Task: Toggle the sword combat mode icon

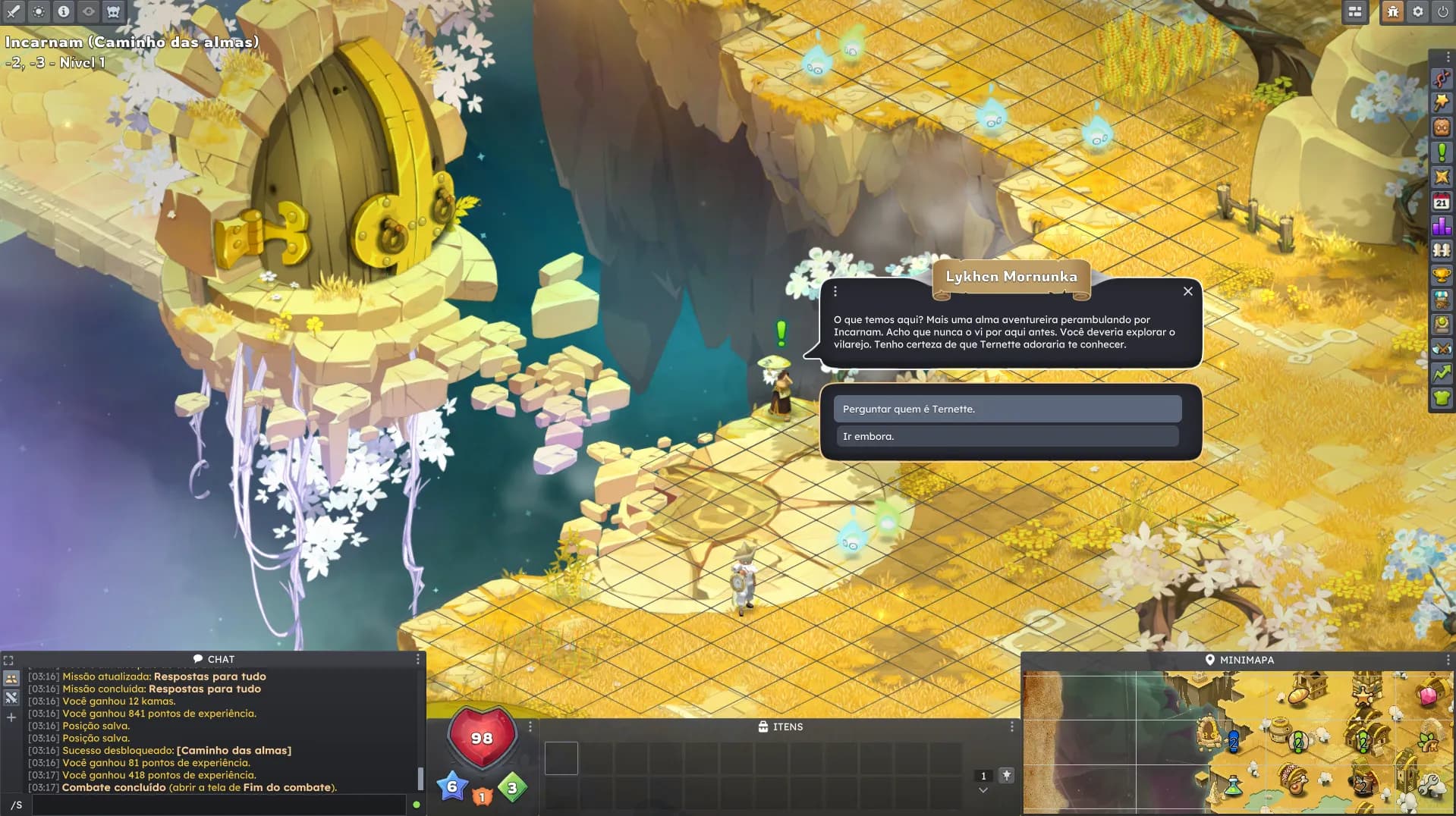Action: [x=14, y=11]
